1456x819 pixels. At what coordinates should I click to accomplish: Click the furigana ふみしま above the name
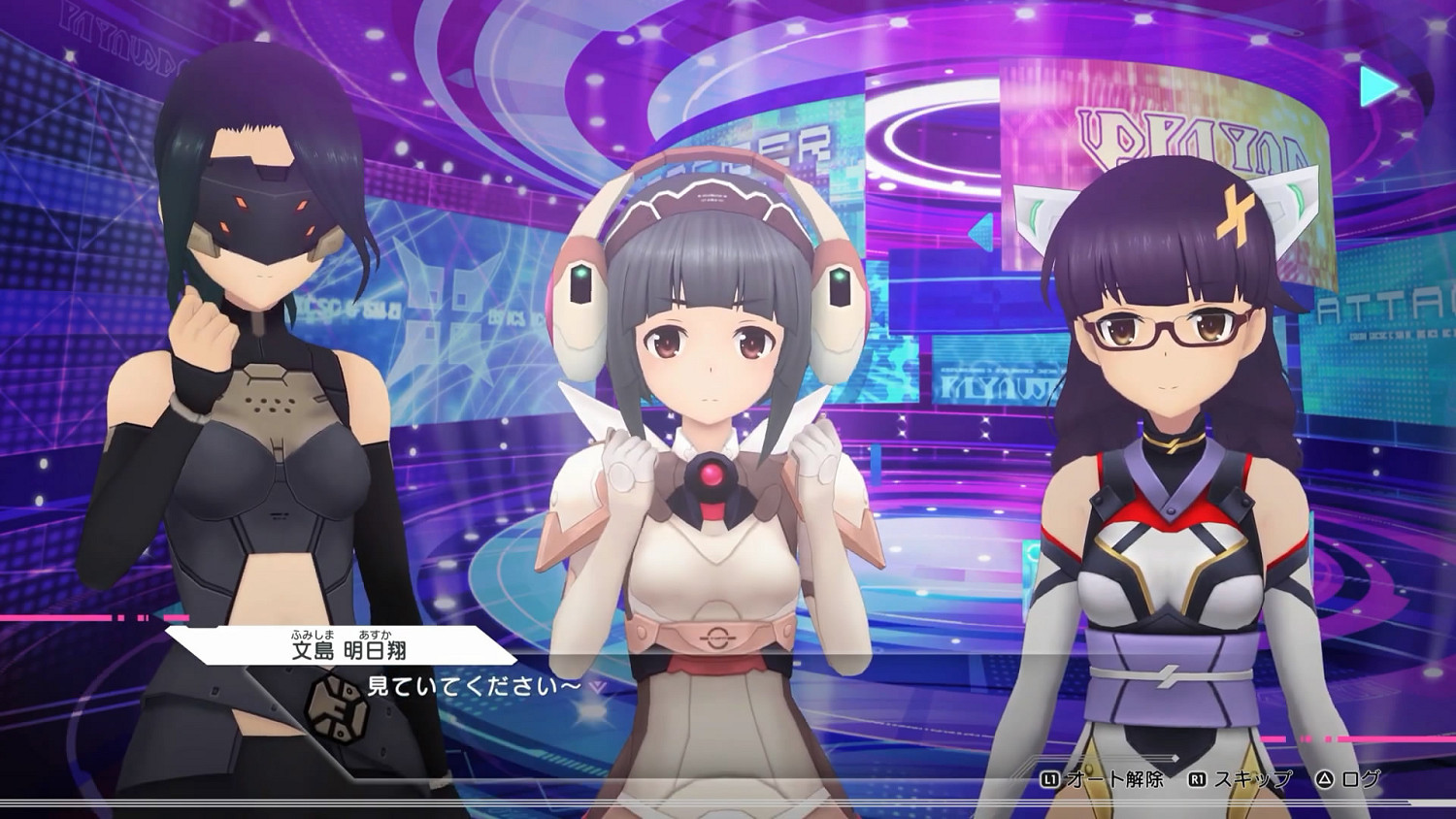click(313, 635)
